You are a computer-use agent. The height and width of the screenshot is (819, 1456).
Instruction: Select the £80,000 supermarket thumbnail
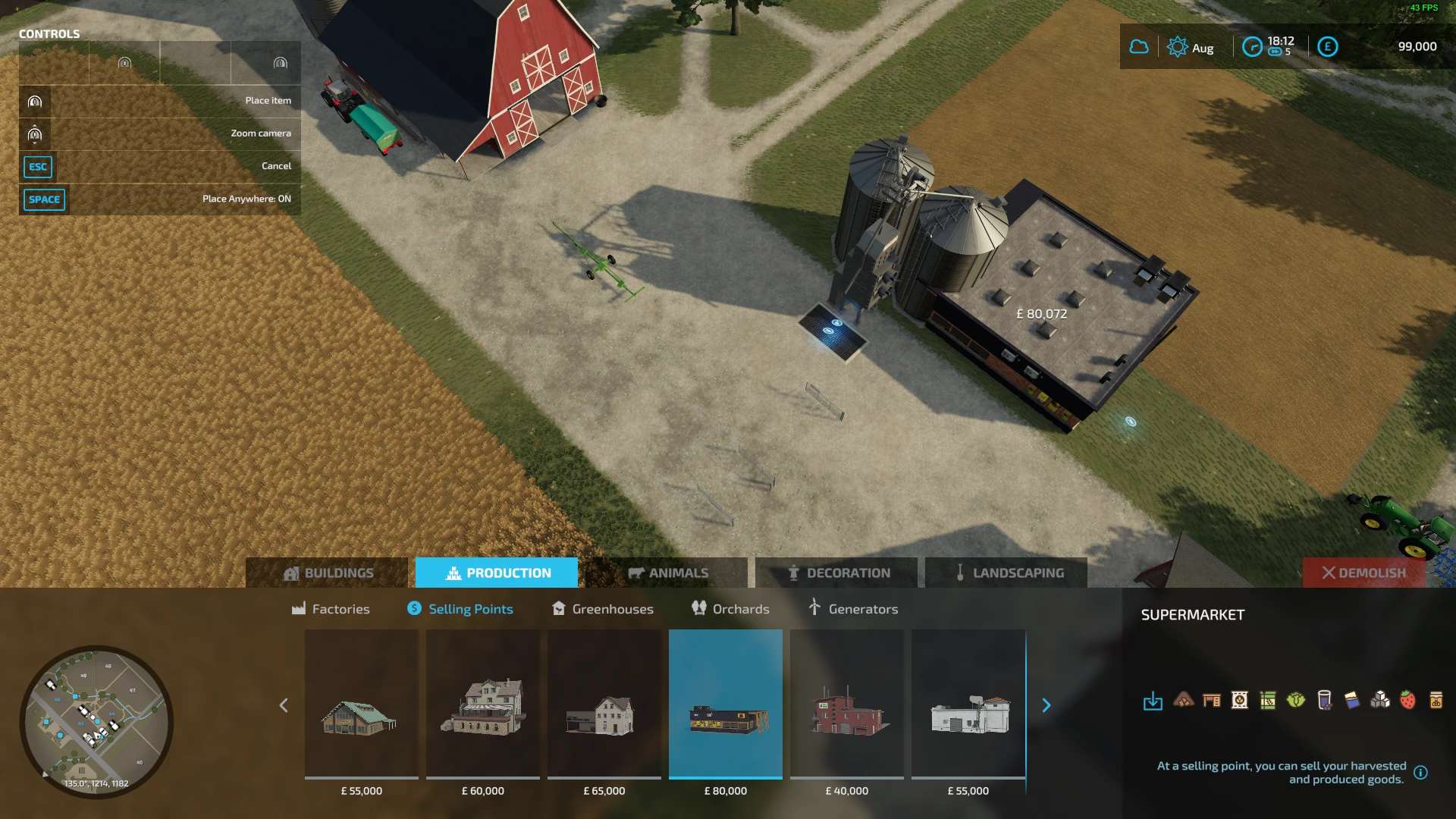click(726, 704)
